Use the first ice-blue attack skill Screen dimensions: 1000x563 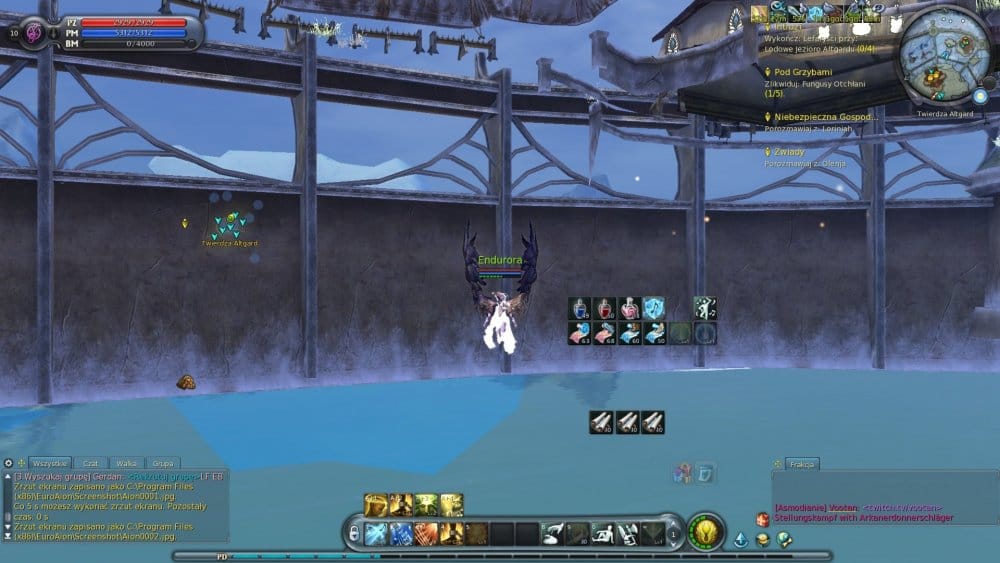pyautogui.click(x=376, y=534)
